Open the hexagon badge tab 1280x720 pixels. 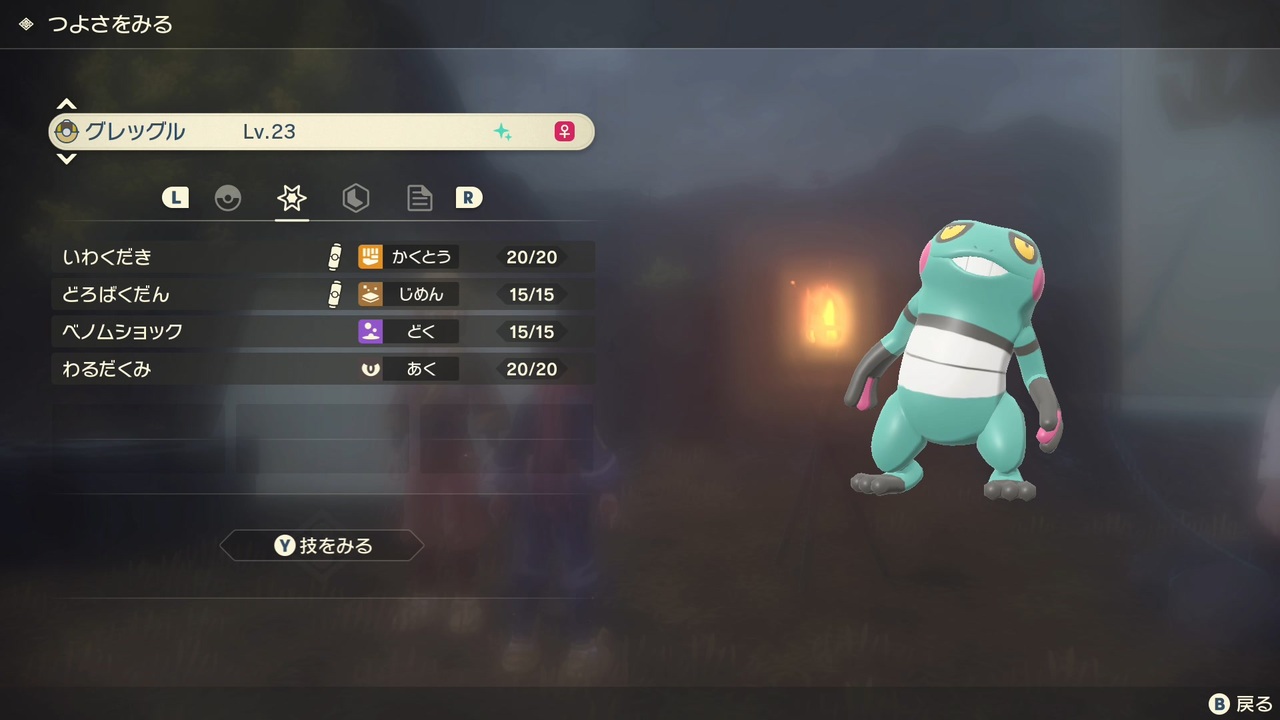coord(356,197)
